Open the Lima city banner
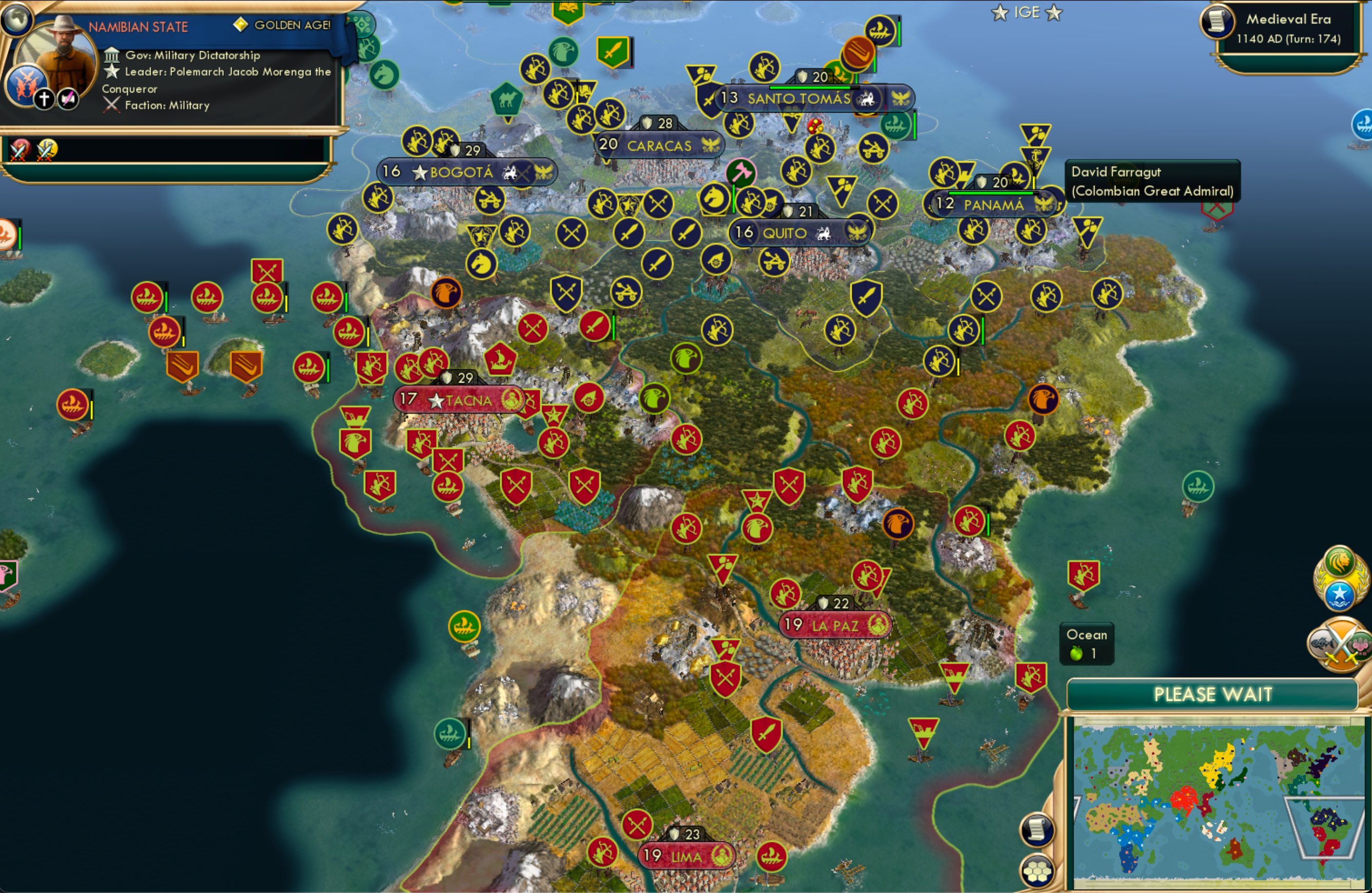 point(686,856)
